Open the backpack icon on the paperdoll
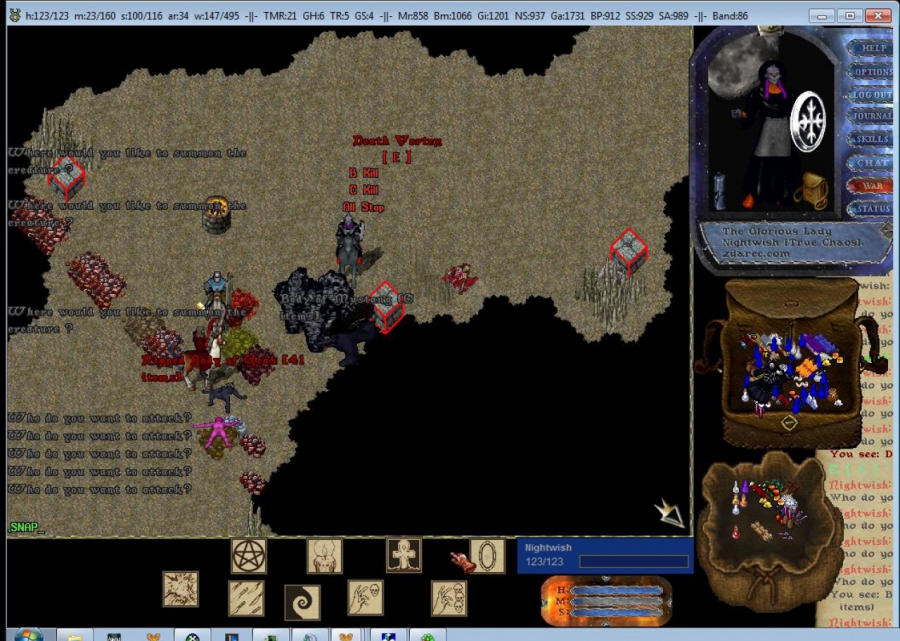The height and width of the screenshot is (641, 900). click(x=813, y=190)
